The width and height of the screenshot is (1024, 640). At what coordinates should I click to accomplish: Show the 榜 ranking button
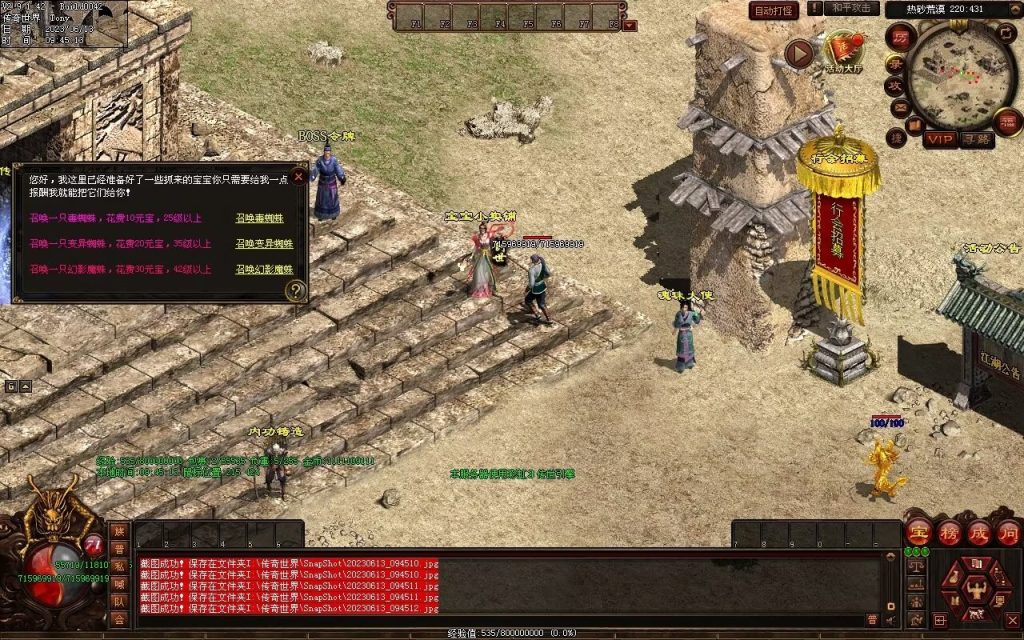[x=949, y=531]
